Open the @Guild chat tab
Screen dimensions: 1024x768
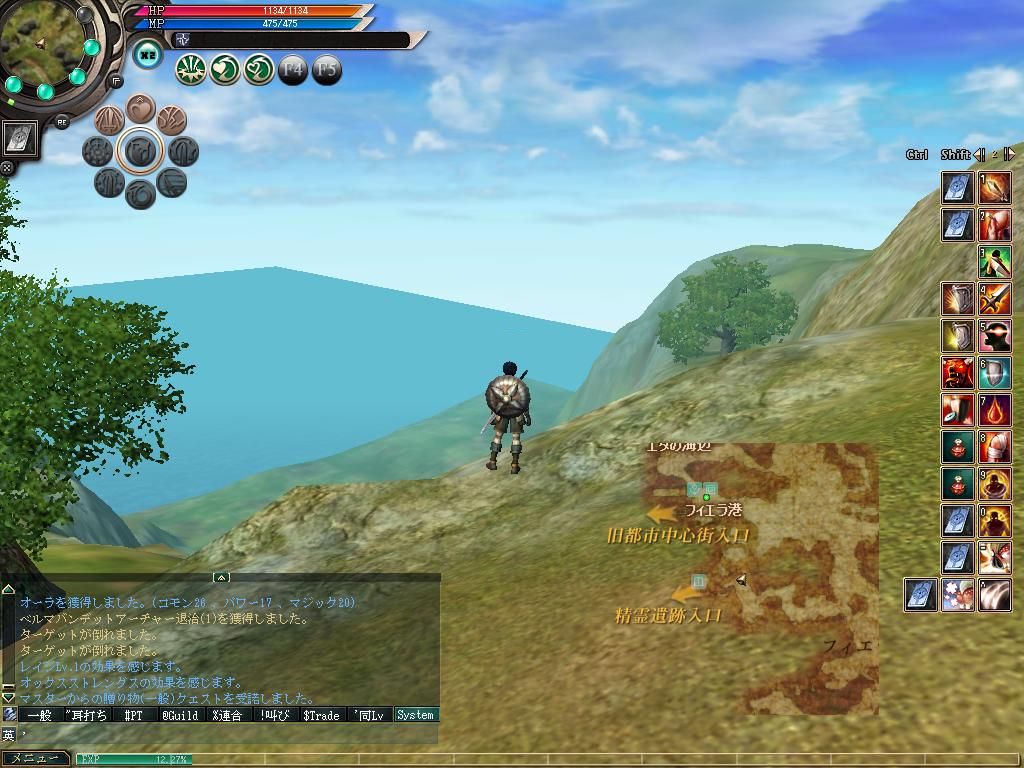(x=180, y=715)
